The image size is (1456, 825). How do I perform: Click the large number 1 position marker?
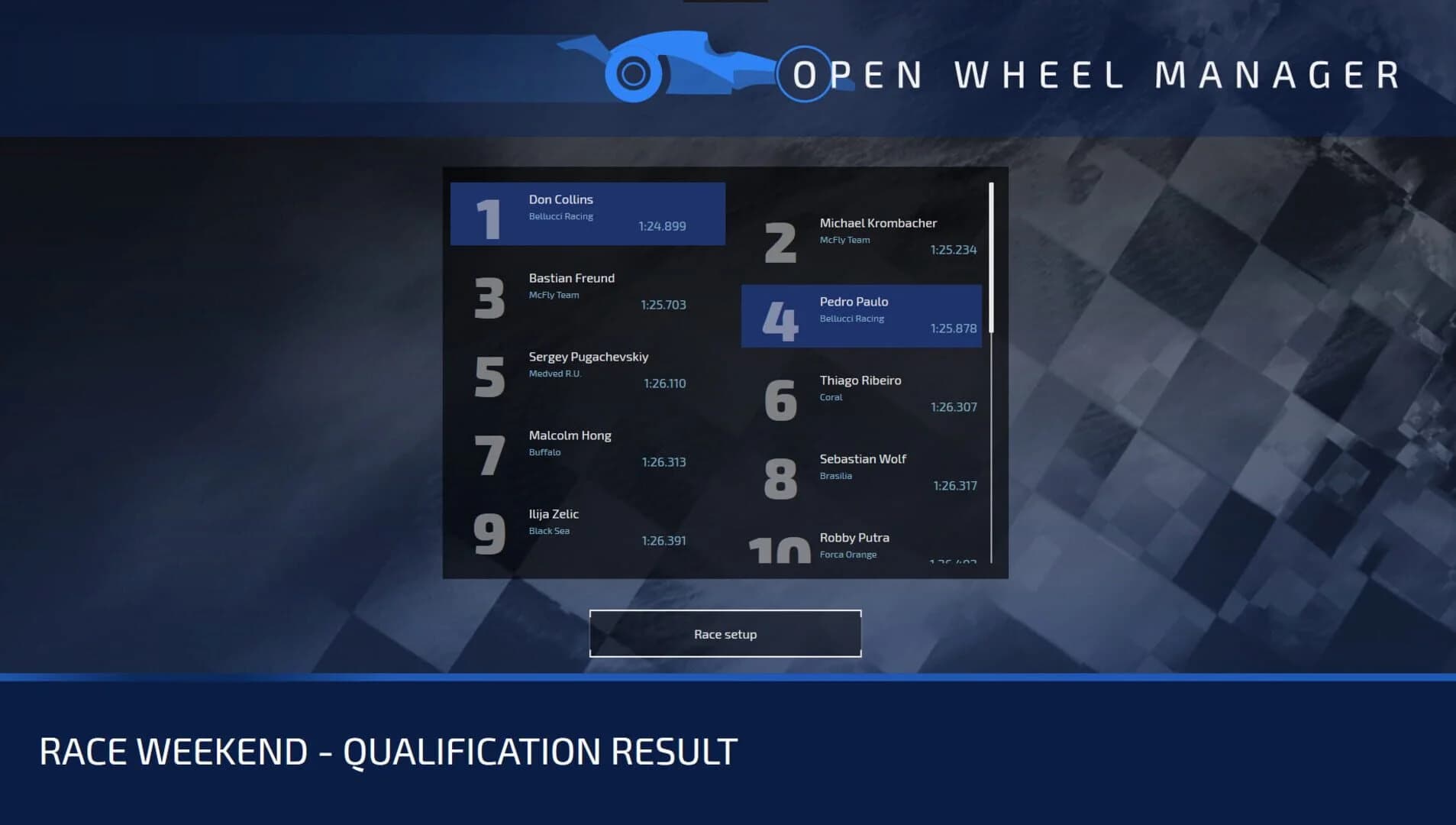tap(487, 214)
